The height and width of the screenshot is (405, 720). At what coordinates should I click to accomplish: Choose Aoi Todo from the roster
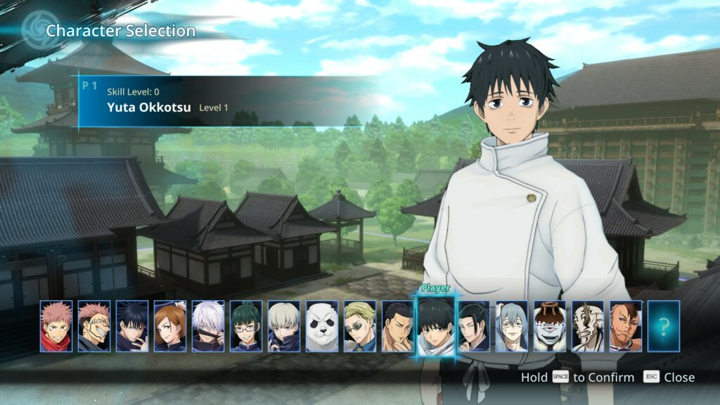pos(398,326)
